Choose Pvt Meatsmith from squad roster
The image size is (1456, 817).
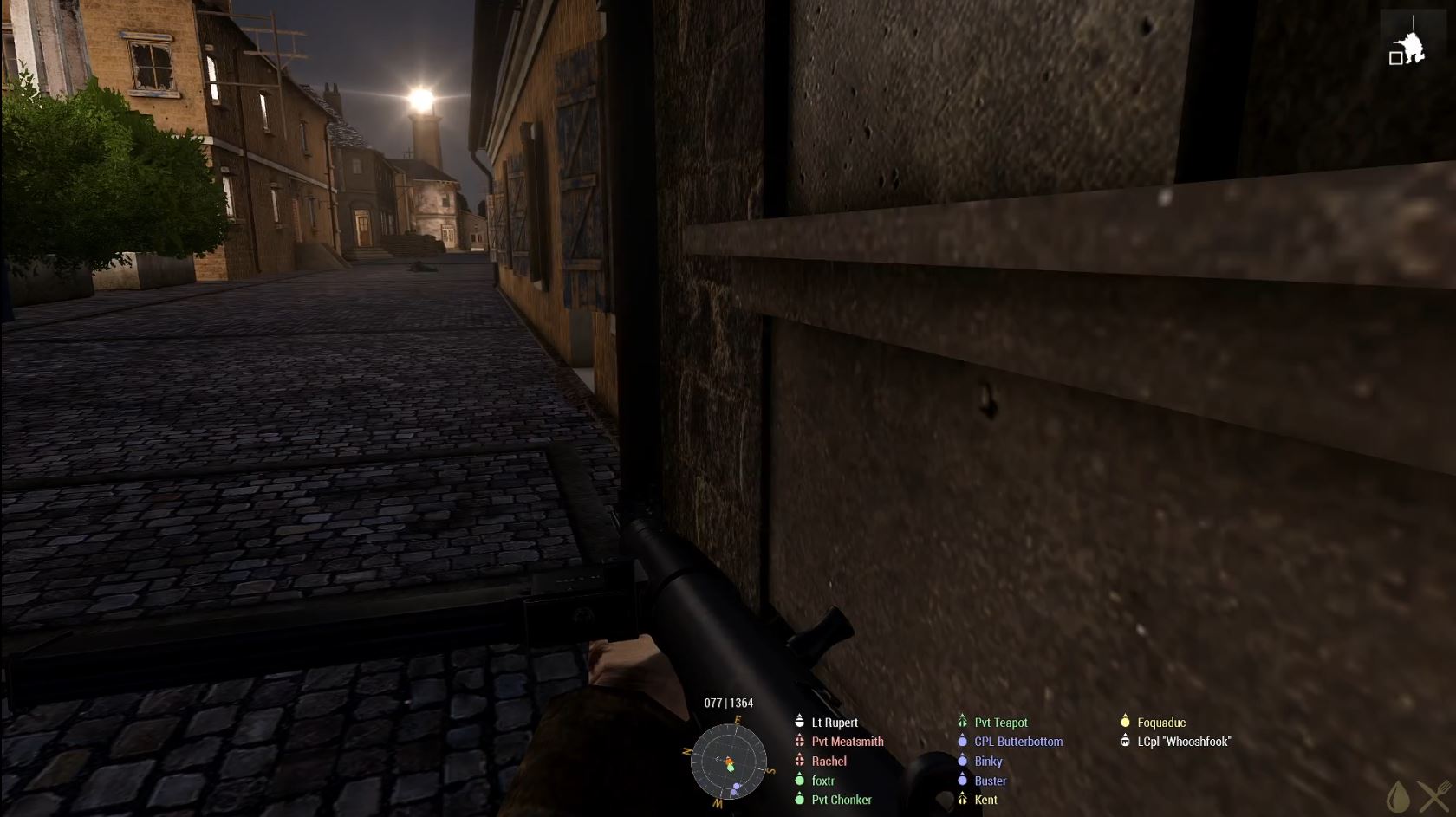pos(847,742)
